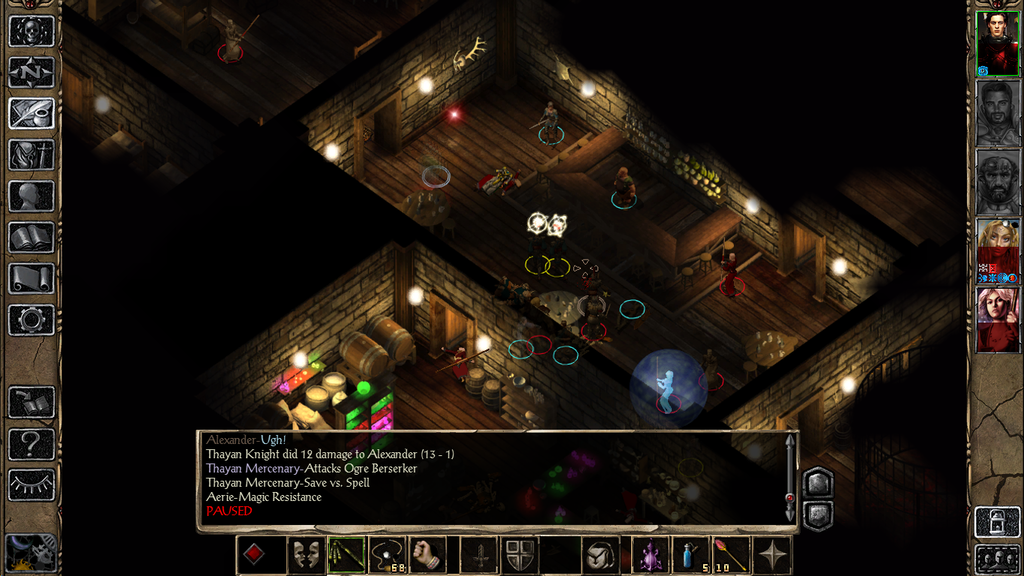Select the blonde woman's portrait
This screenshot has width=1024, height=576.
[x=997, y=250]
